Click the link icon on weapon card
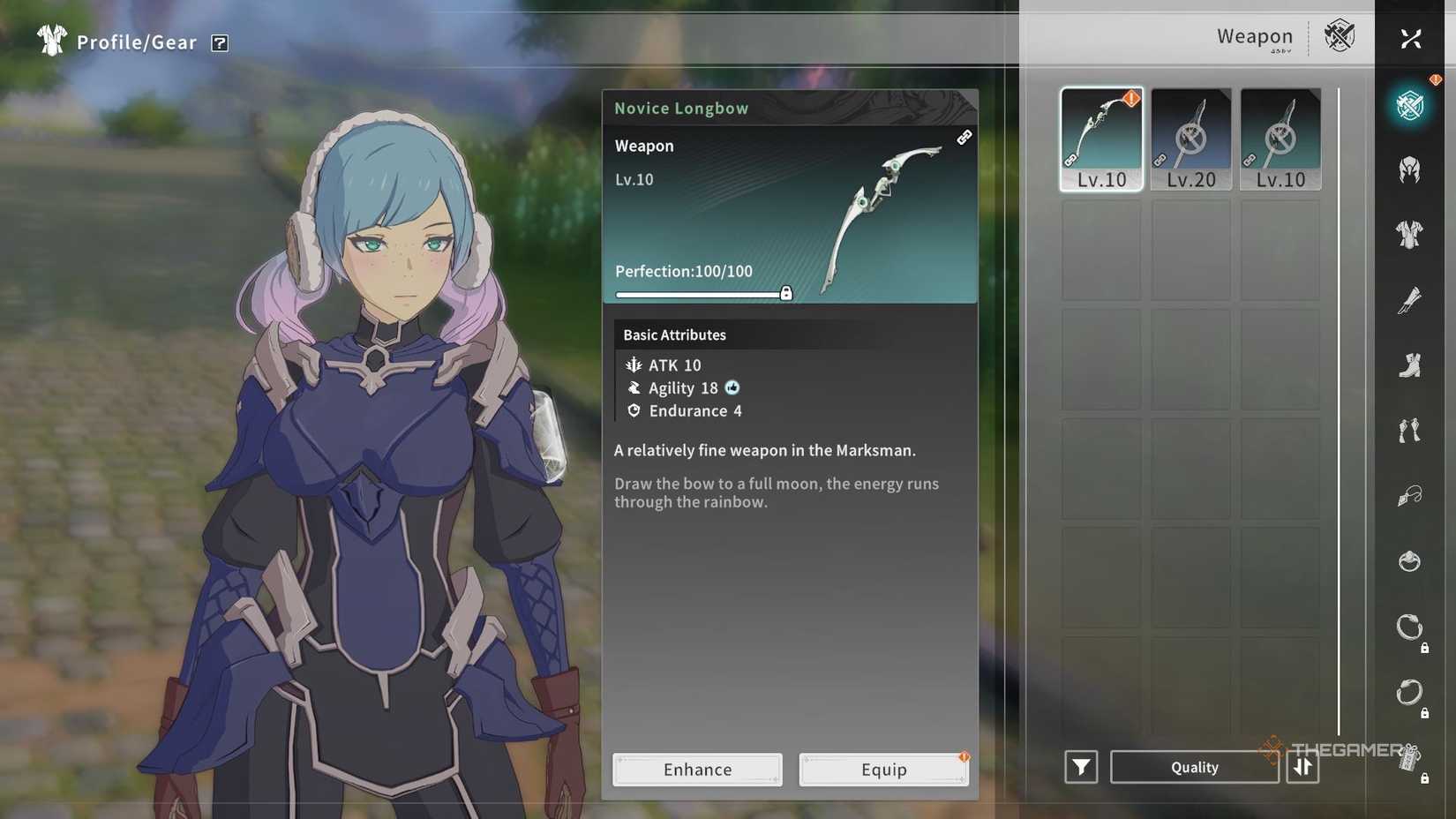1456x819 pixels. (964, 138)
